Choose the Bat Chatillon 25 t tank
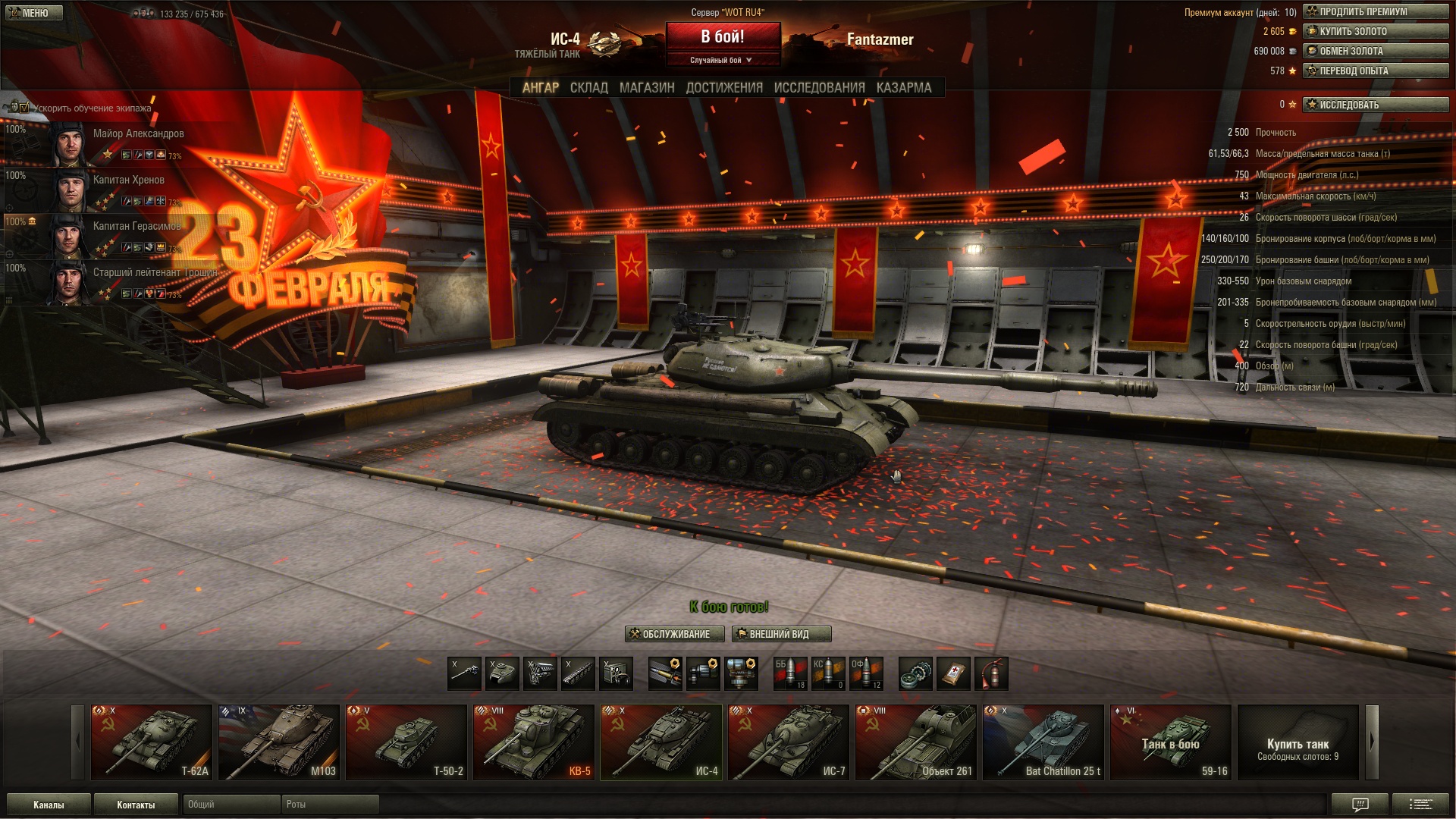This screenshot has height=819, width=1456. click(x=1043, y=742)
